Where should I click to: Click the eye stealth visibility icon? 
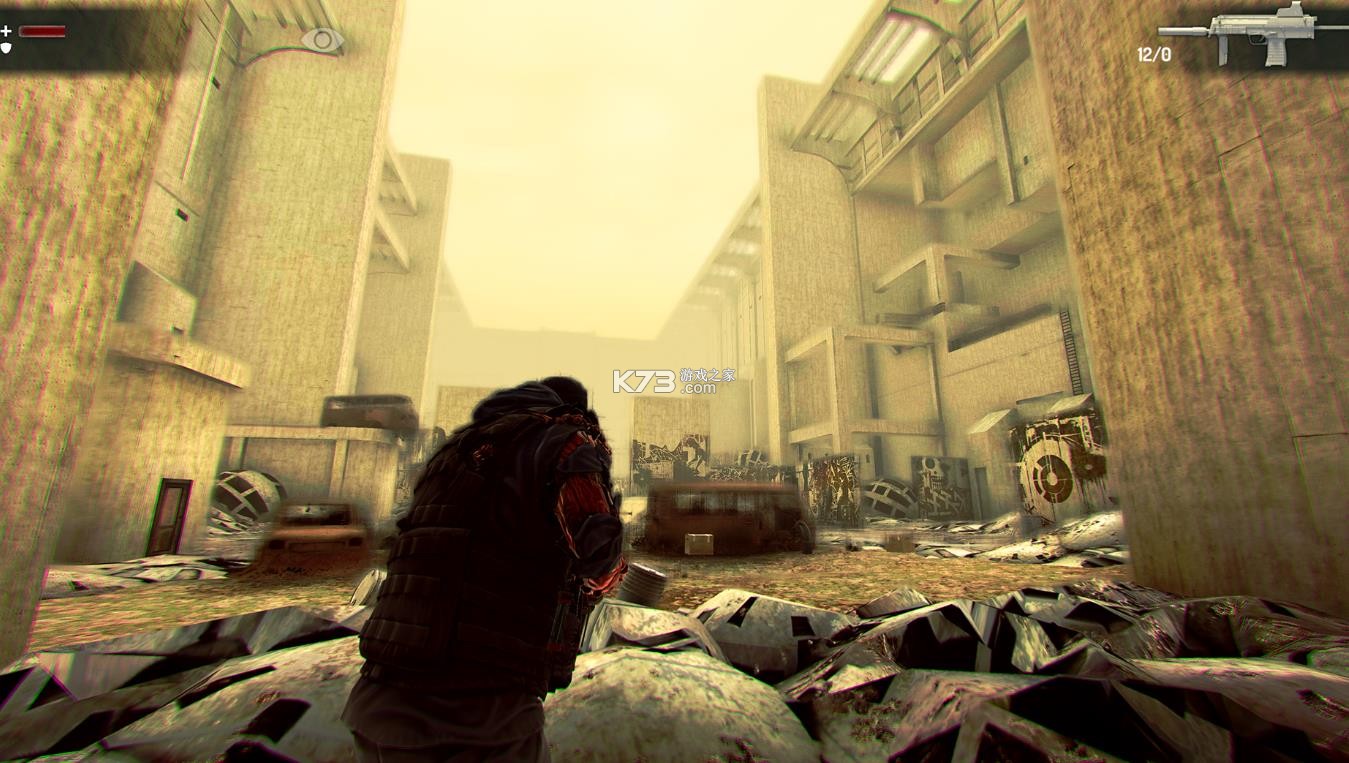pyautogui.click(x=322, y=40)
